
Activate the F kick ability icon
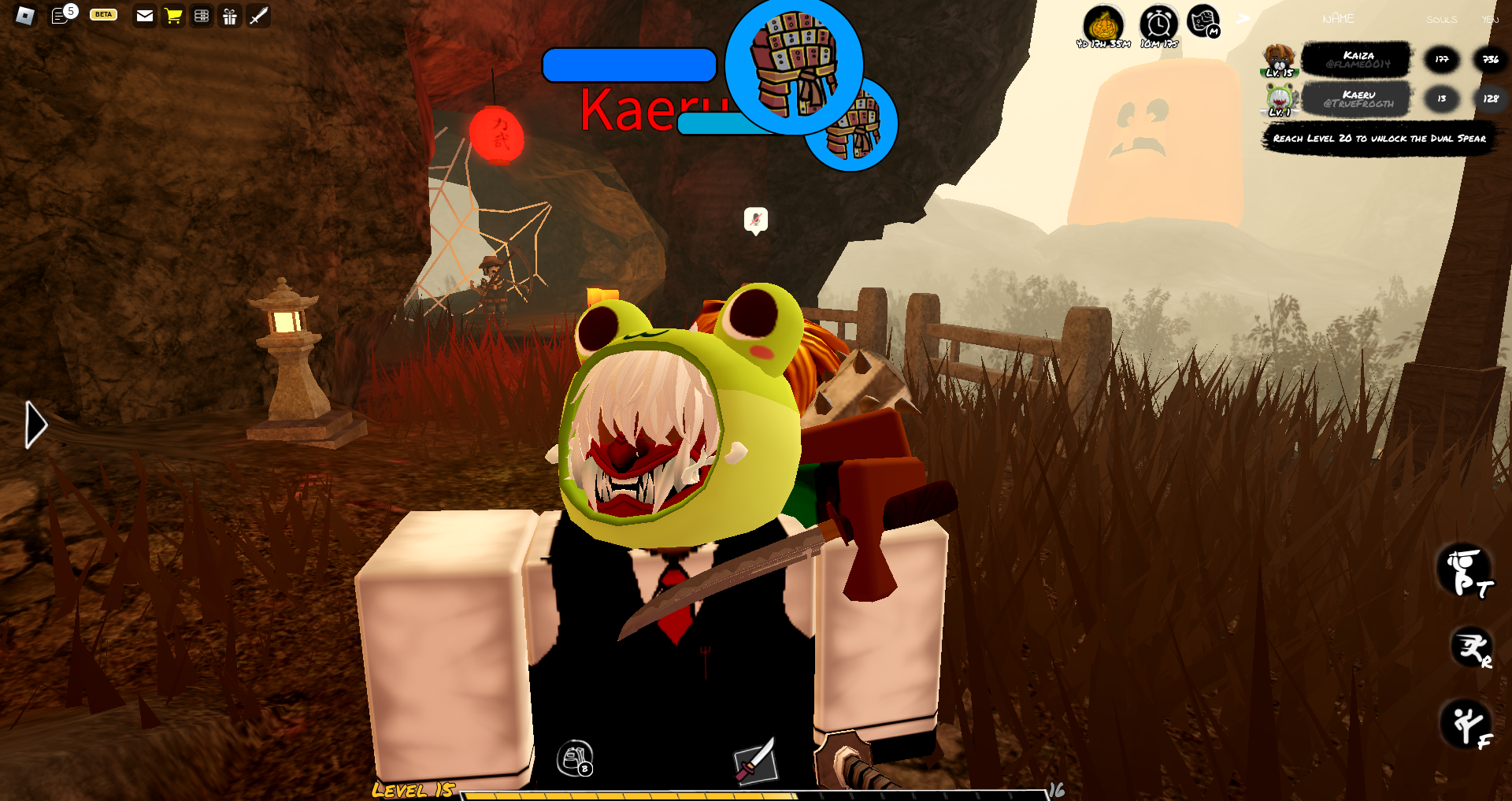click(1468, 724)
